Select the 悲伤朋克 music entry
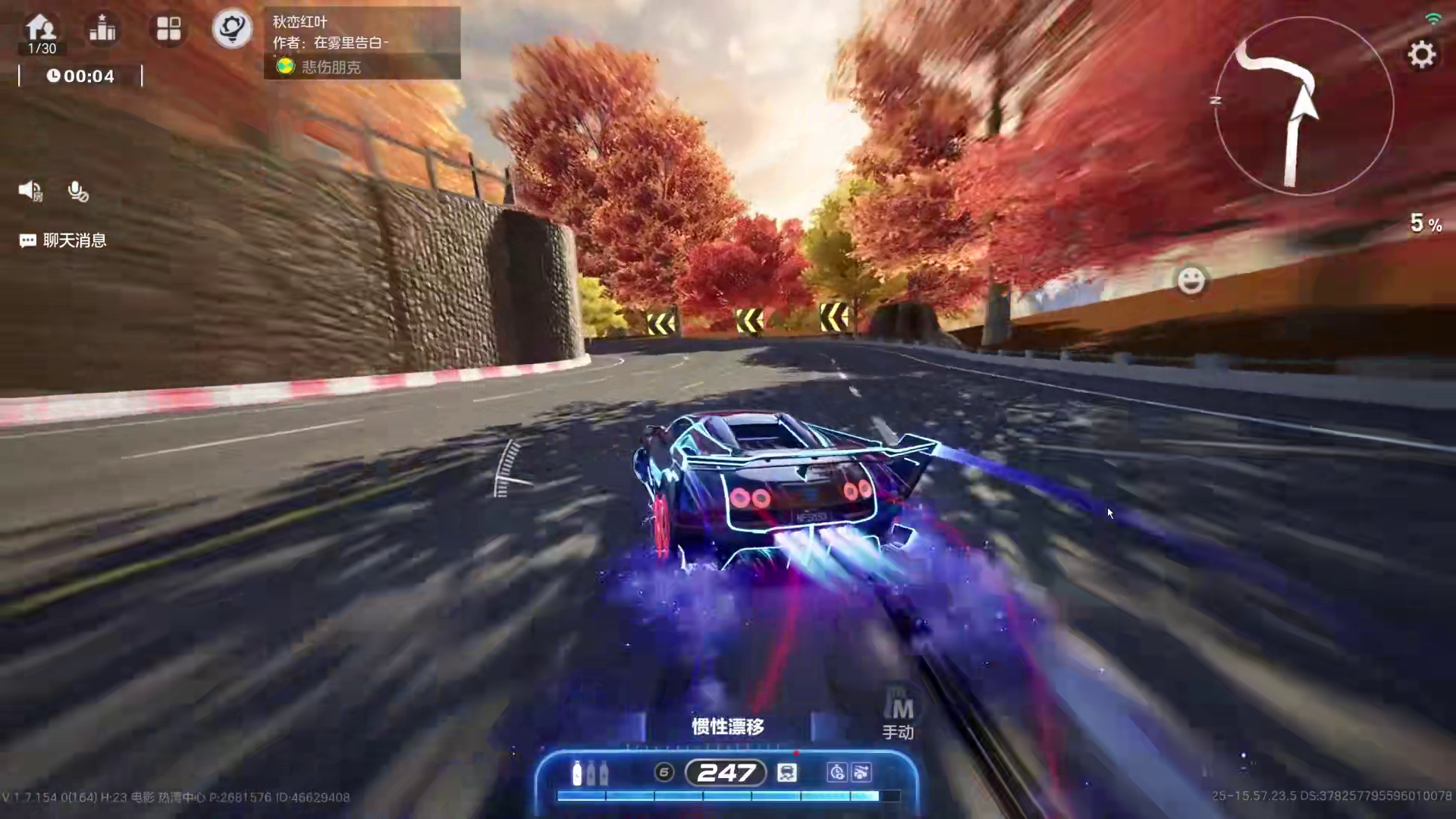The image size is (1456, 819). 331,67
